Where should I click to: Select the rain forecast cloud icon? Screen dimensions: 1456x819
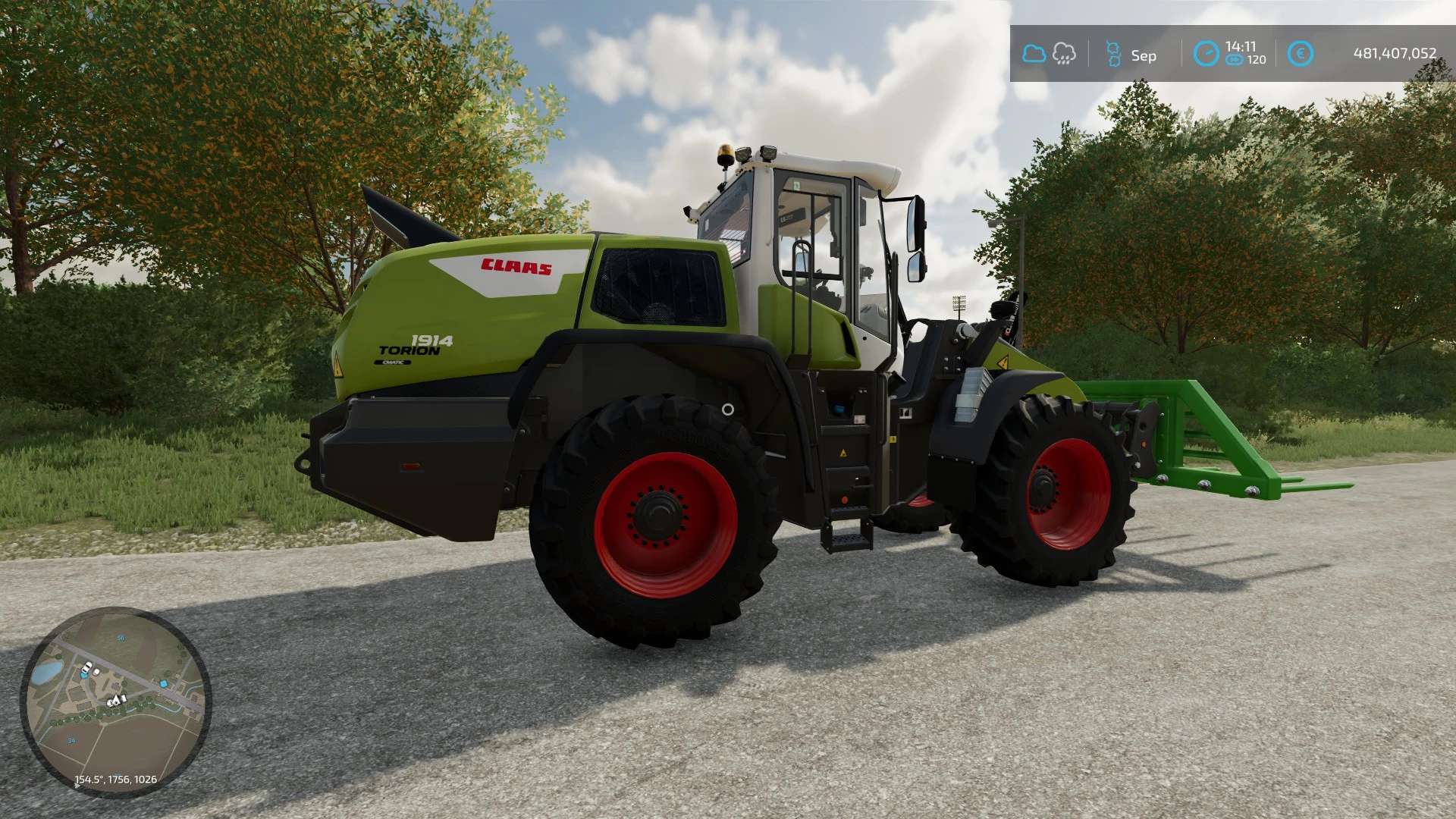coord(1064,54)
